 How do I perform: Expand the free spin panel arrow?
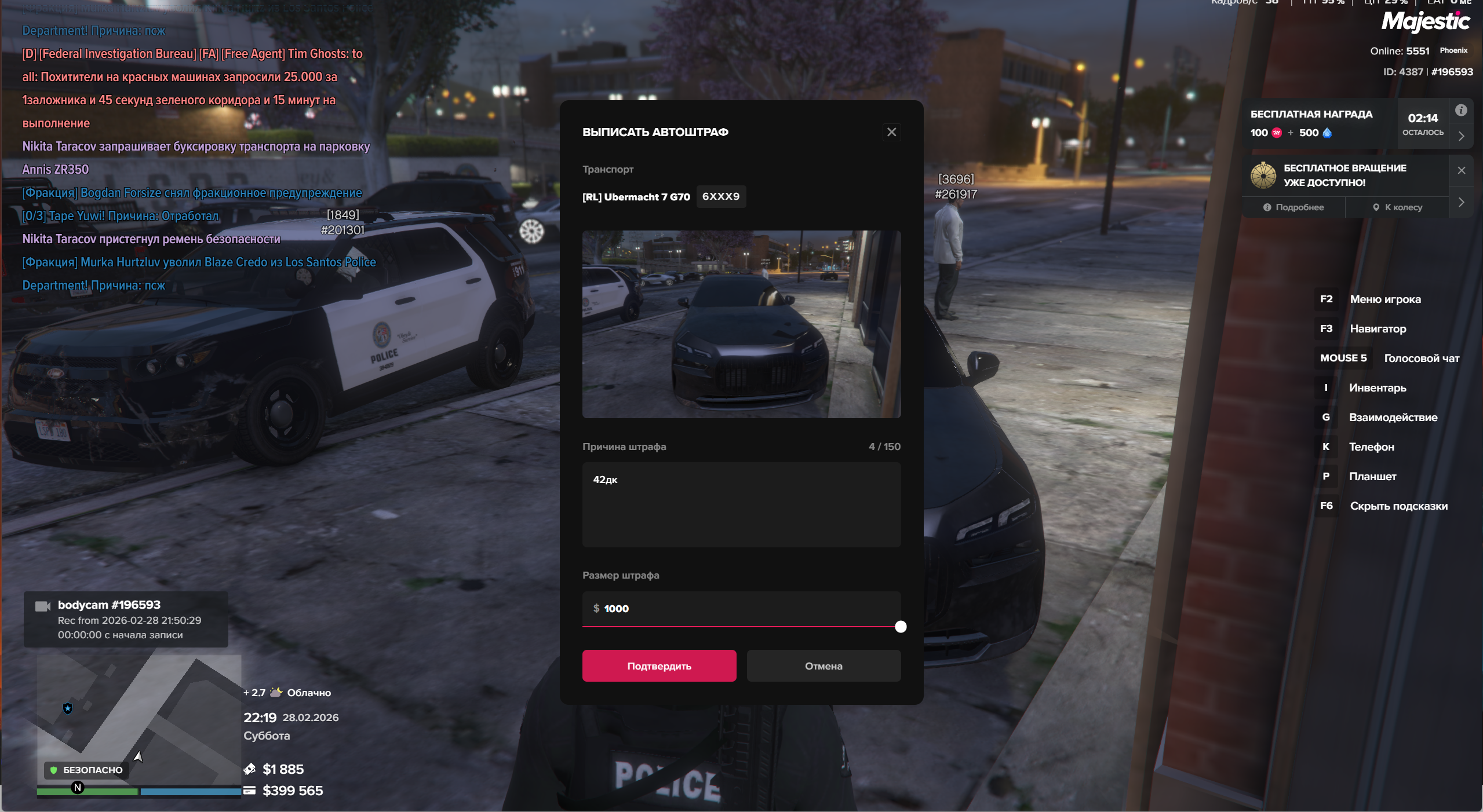1461,202
